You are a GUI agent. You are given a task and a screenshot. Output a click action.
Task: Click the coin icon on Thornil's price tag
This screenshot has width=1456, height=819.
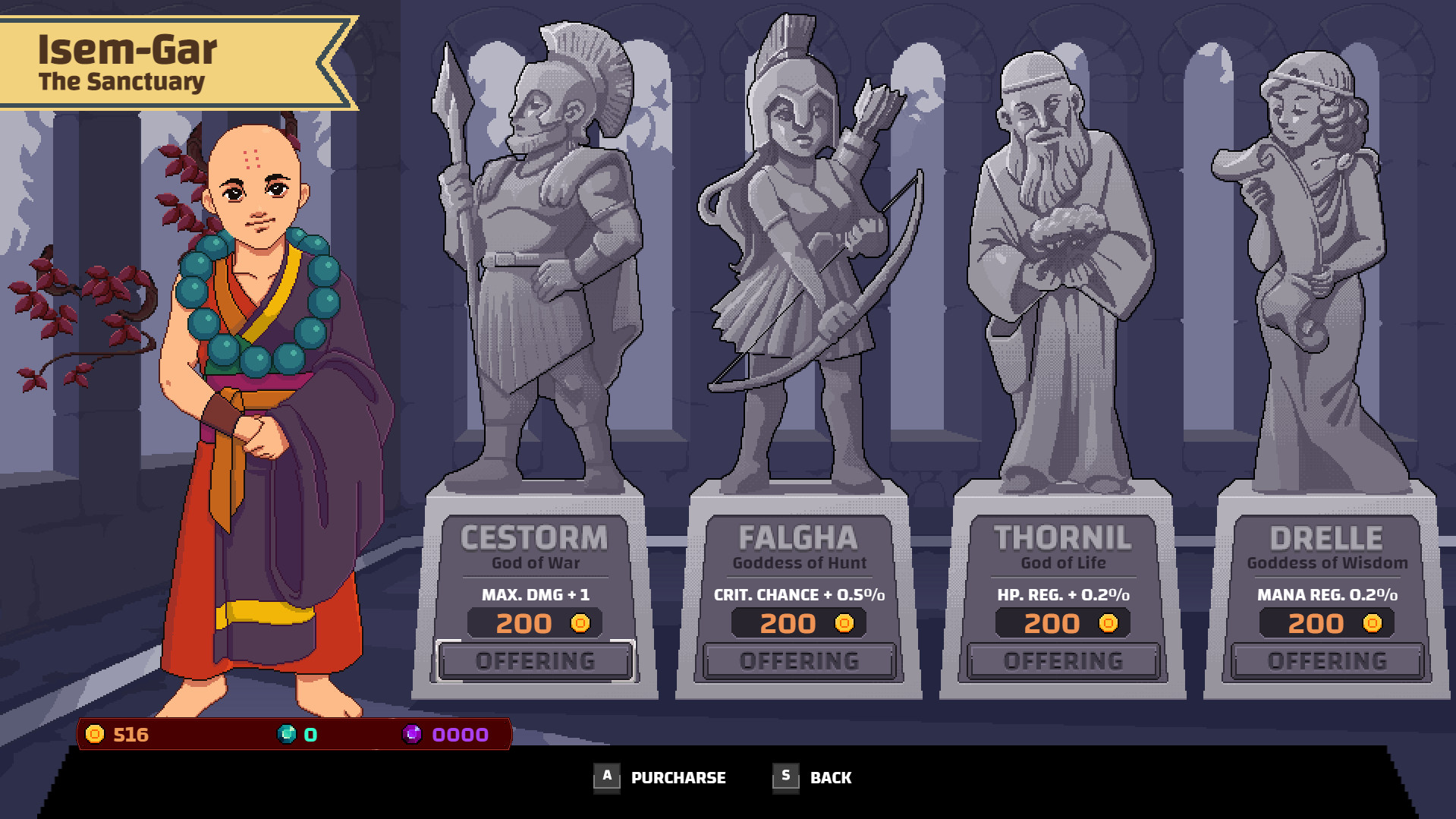tap(1108, 622)
